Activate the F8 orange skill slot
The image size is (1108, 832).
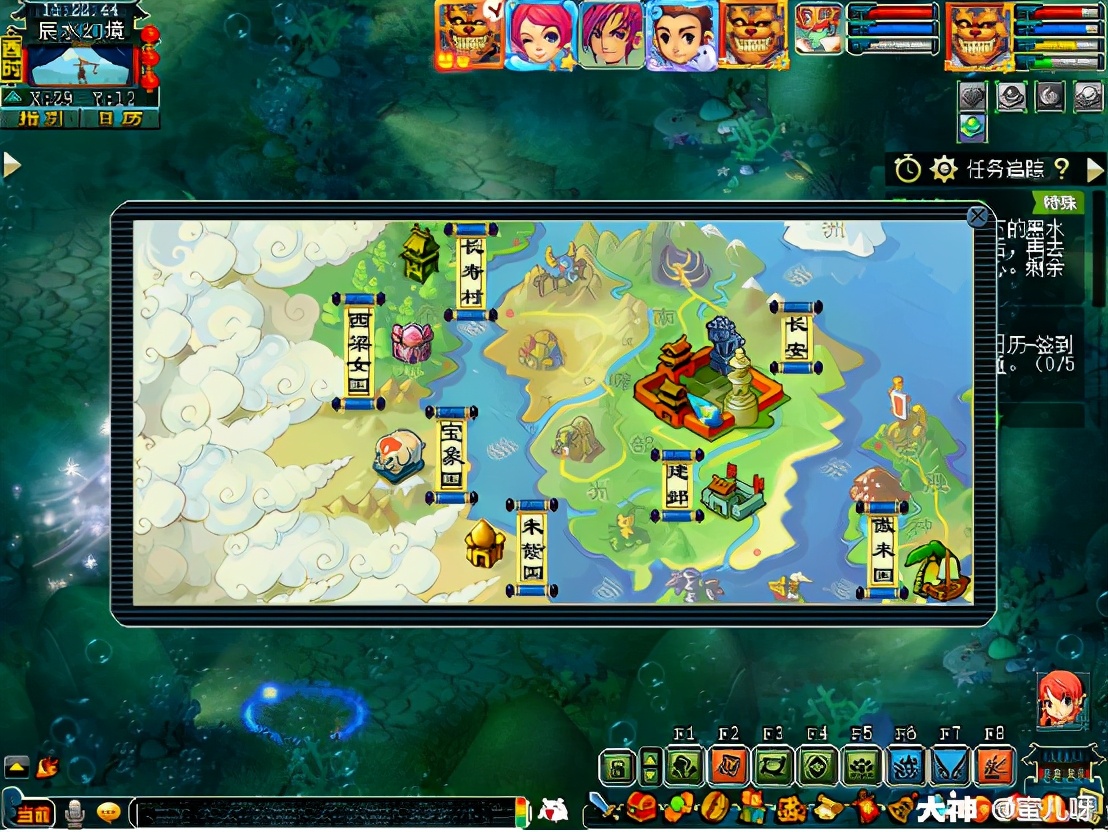pyautogui.click(x=994, y=767)
